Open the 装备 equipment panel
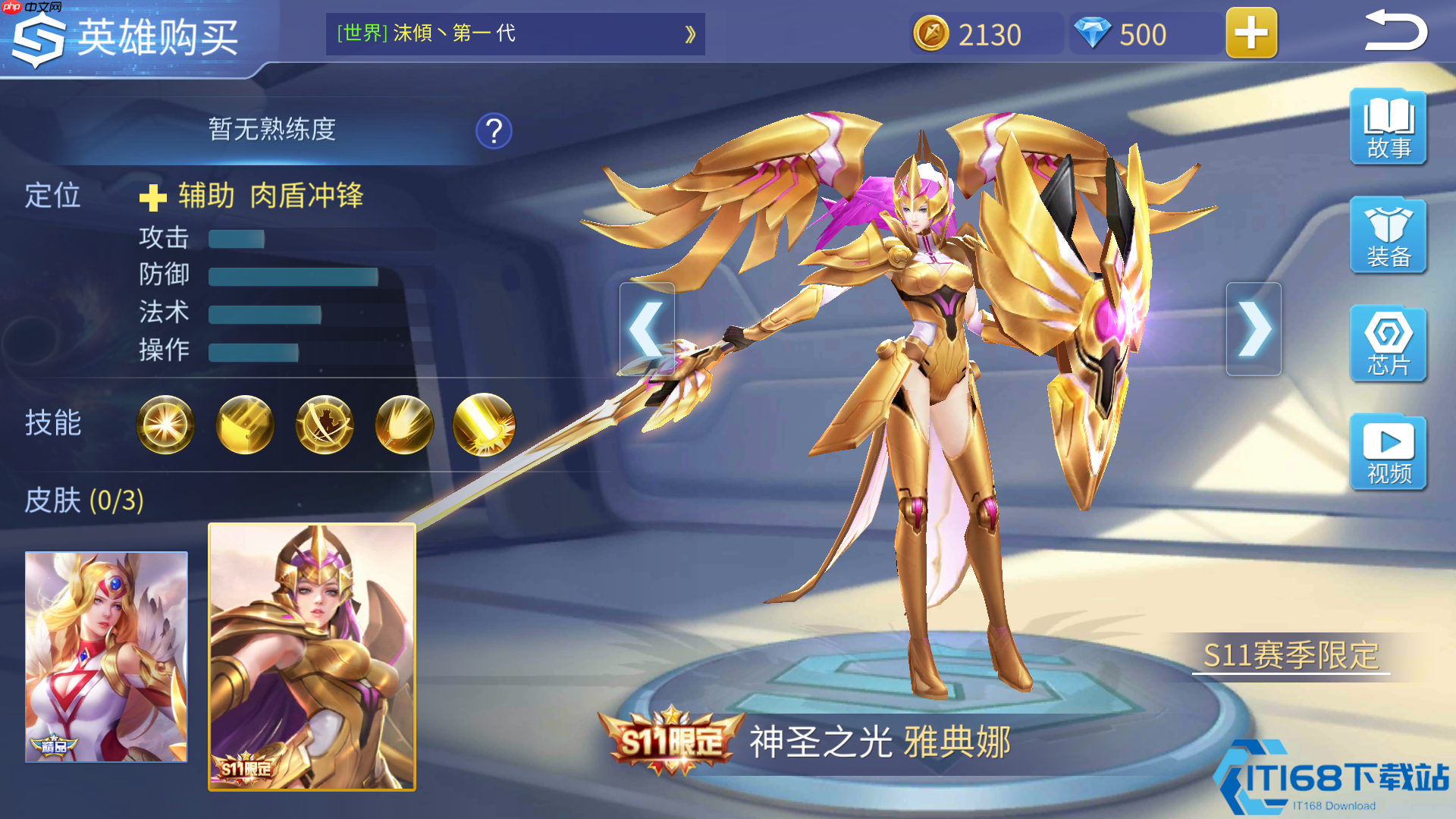Image resolution: width=1456 pixels, height=819 pixels. tap(1387, 237)
